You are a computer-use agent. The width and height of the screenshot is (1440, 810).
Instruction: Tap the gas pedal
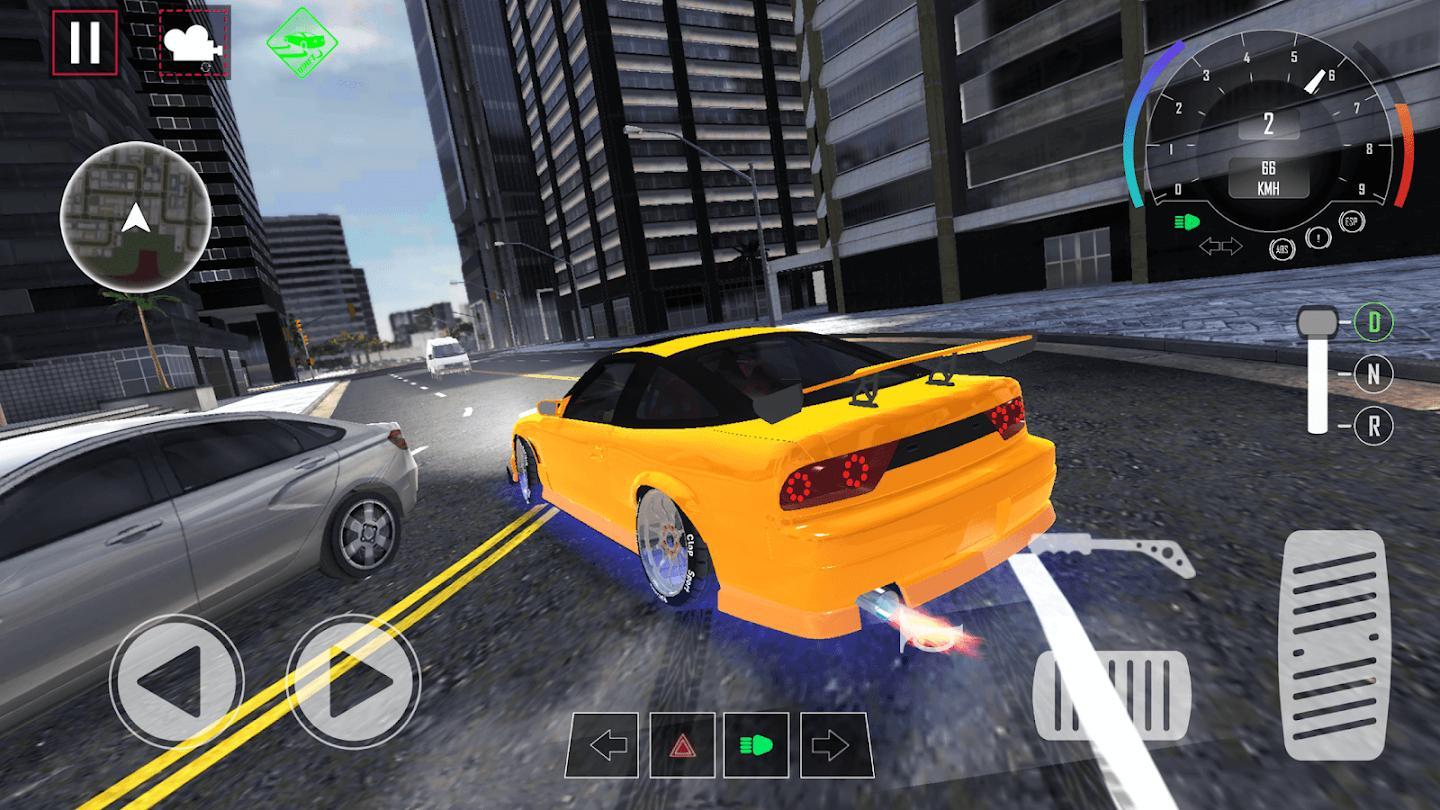tap(1334, 643)
